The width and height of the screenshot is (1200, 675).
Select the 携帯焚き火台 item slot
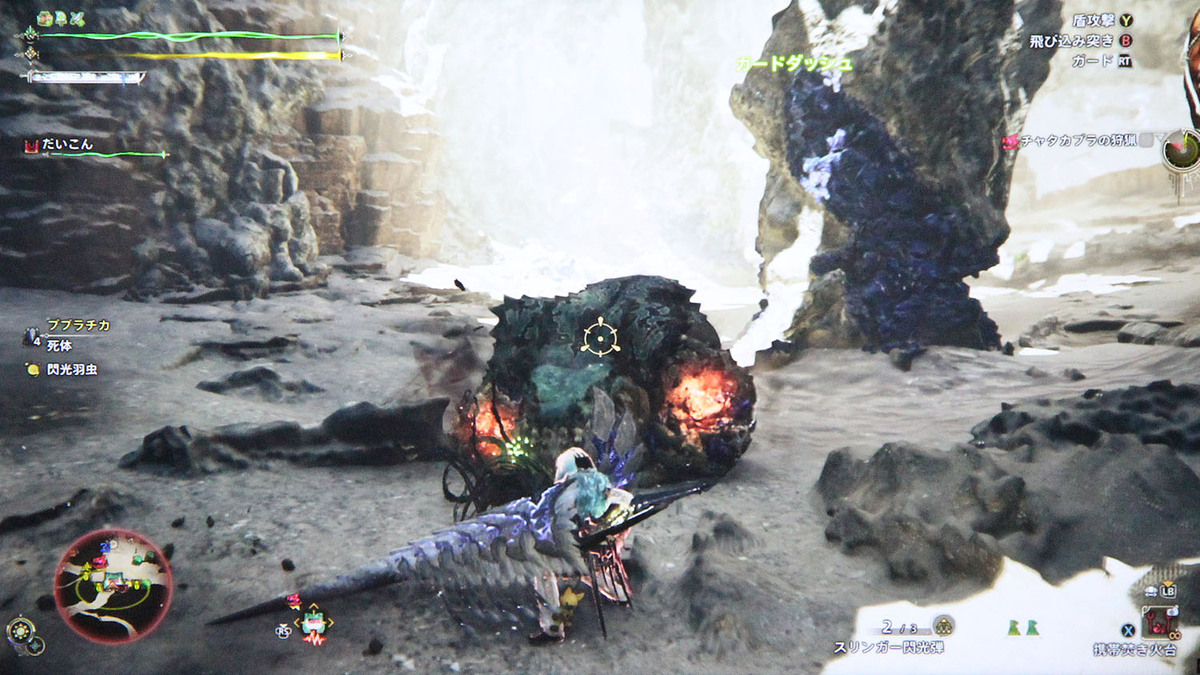click(x=1162, y=623)
